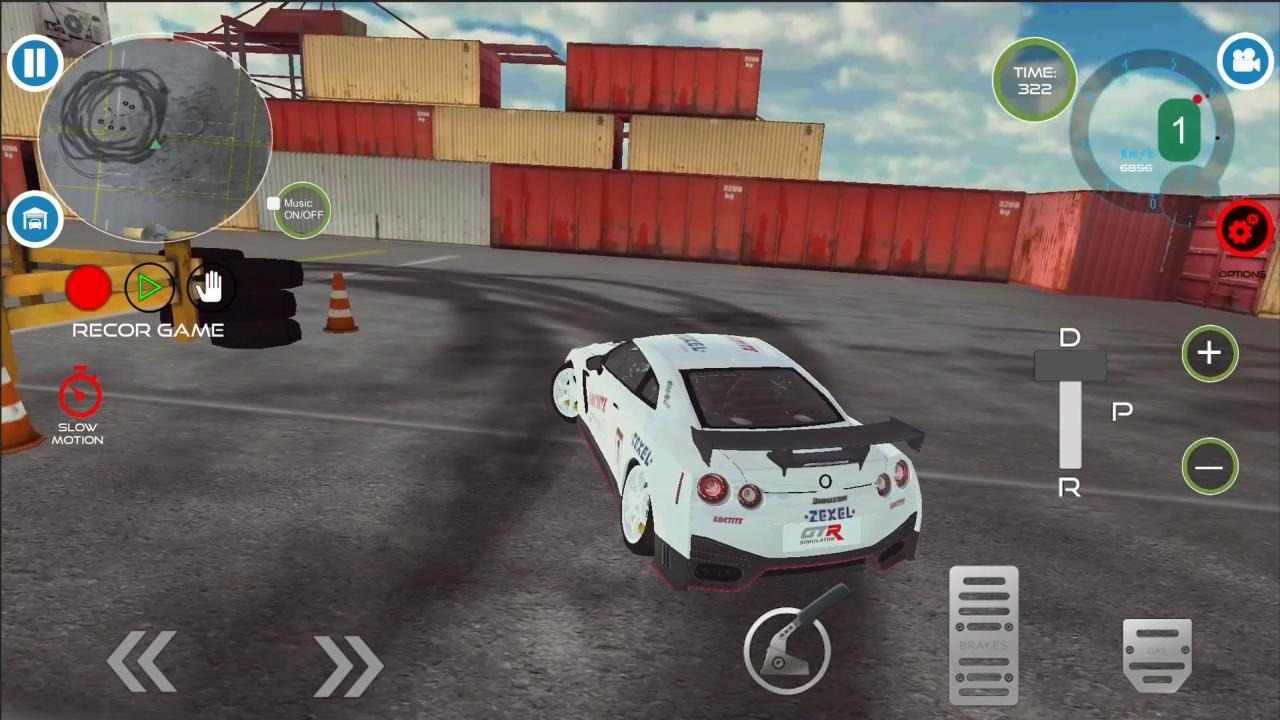Viewport: 1280px width, 720px height.
Task: Pause the game
Action: coord(34,62)
